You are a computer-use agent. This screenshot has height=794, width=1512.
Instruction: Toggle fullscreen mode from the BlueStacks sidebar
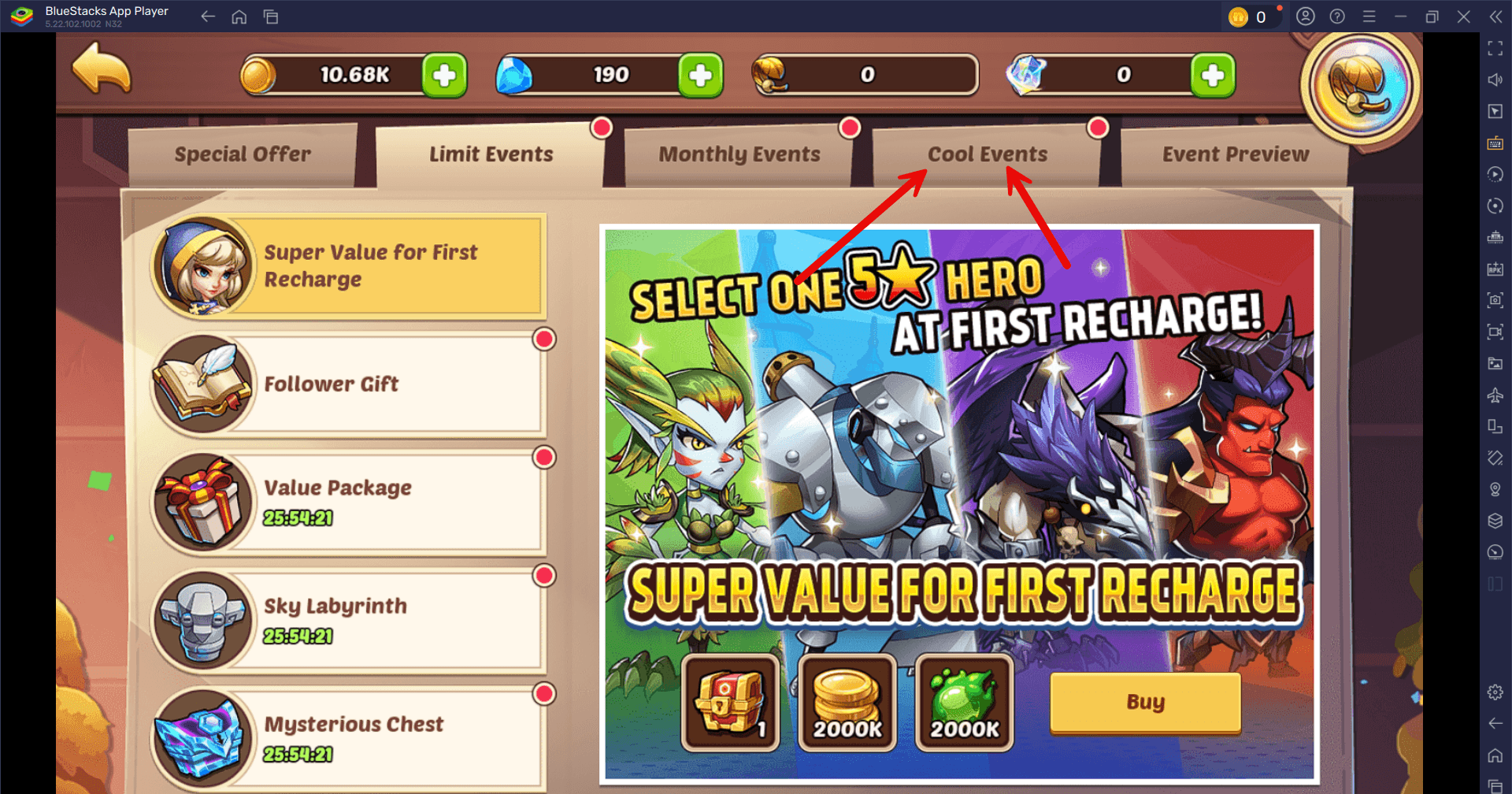click(1494, 49)
